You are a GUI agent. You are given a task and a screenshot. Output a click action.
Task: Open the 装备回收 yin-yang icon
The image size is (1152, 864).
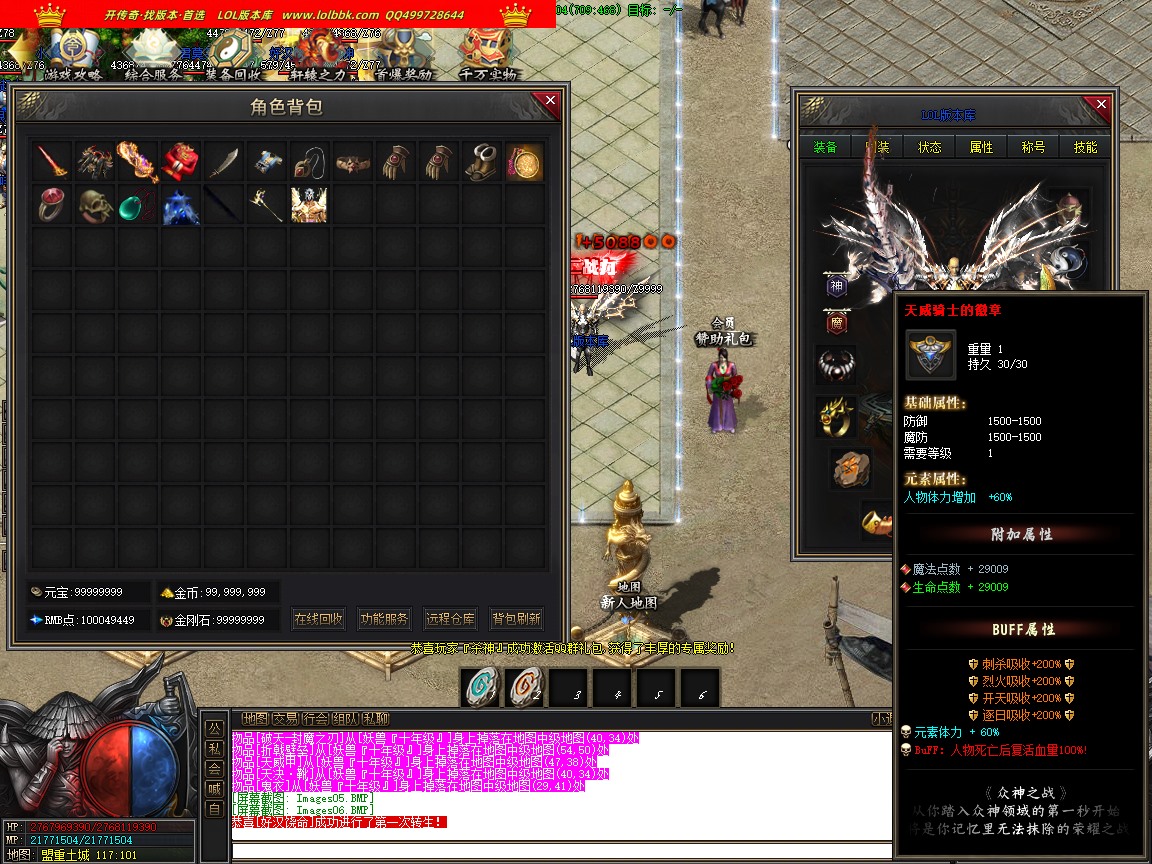tap(235, 52)
